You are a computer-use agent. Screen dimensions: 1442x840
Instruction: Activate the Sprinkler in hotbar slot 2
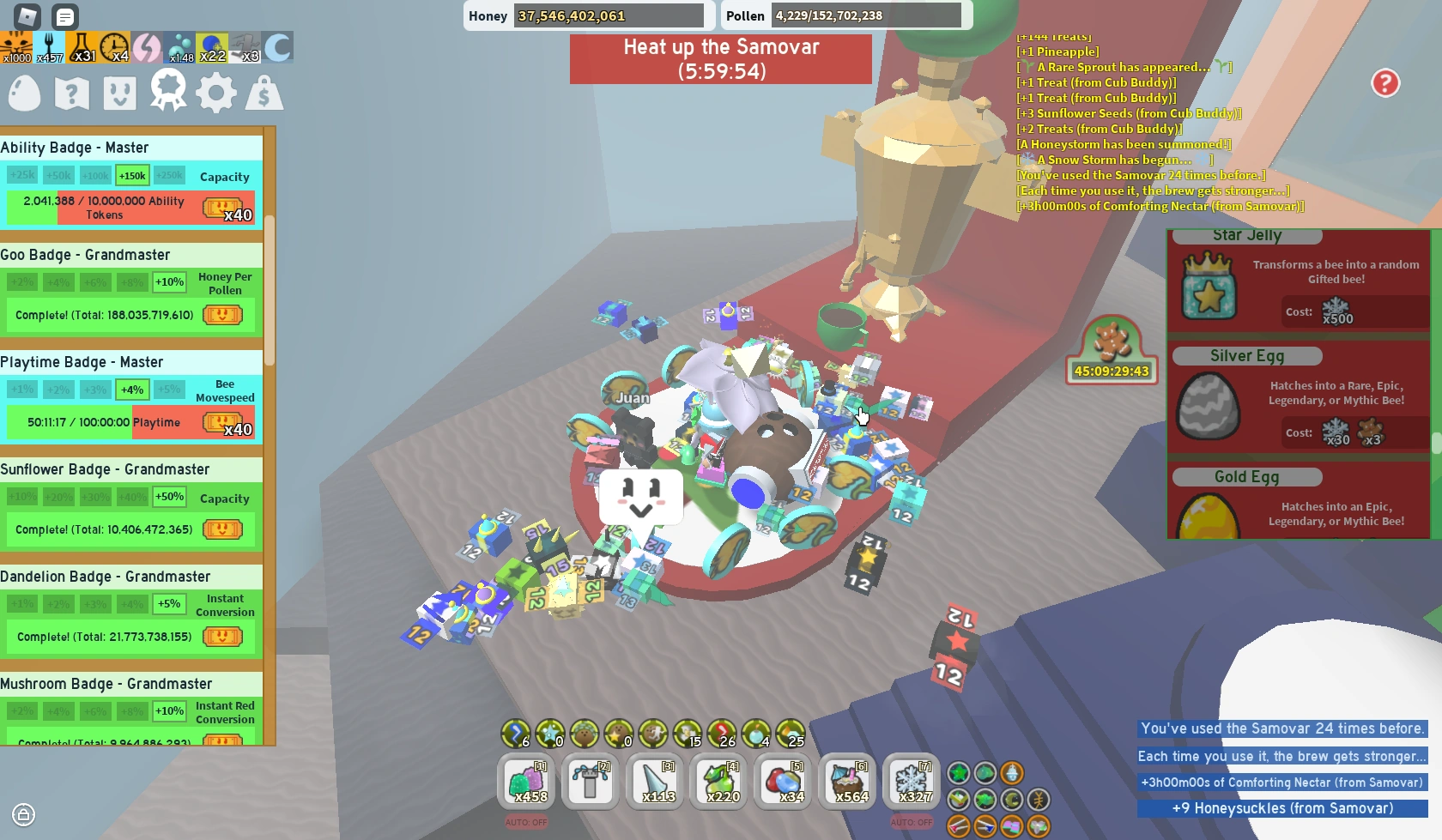pyautogui.click(x=591, y=782)
